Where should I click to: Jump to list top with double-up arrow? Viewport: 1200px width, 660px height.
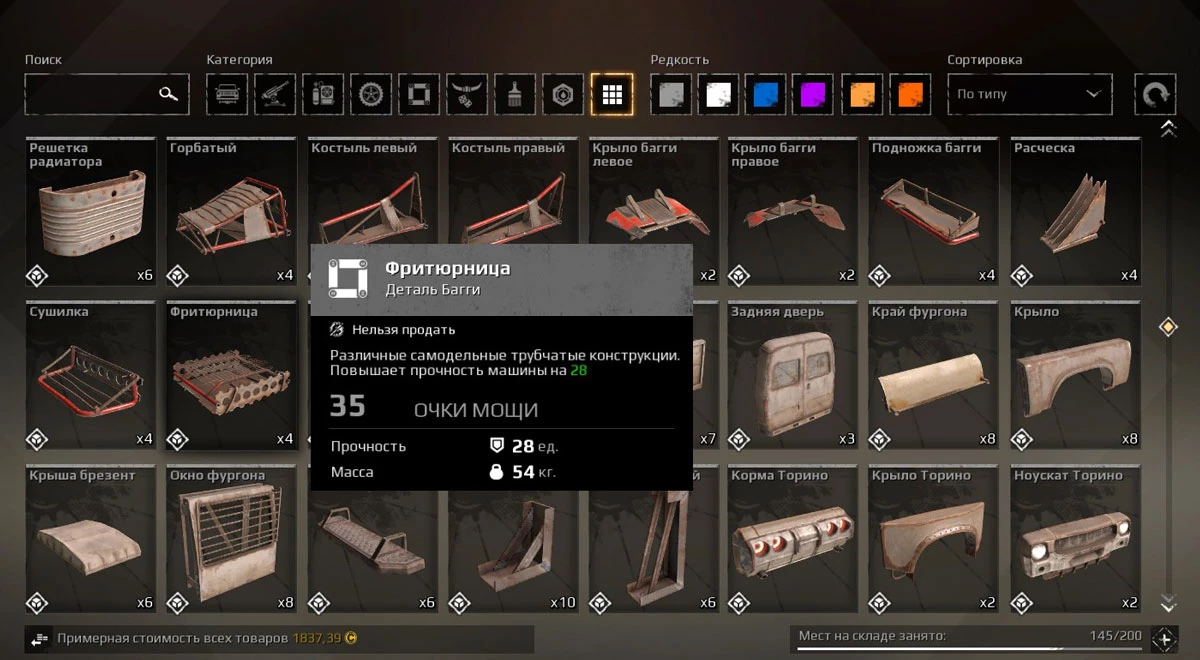[x=1167, y=129]
